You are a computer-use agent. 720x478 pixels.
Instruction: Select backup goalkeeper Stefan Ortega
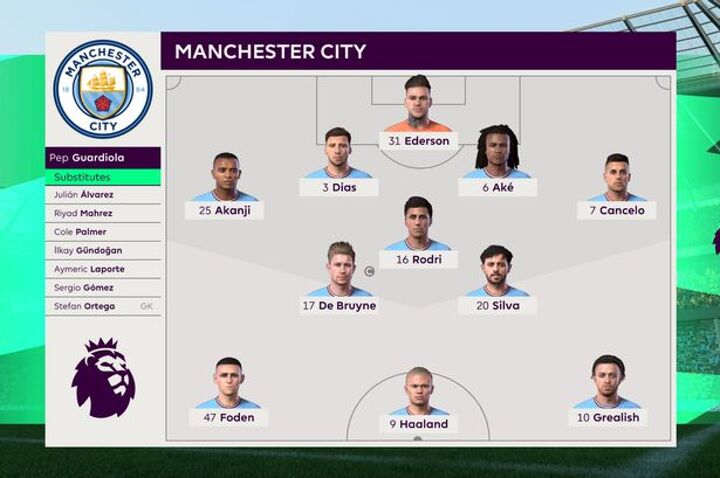[103, 306]
